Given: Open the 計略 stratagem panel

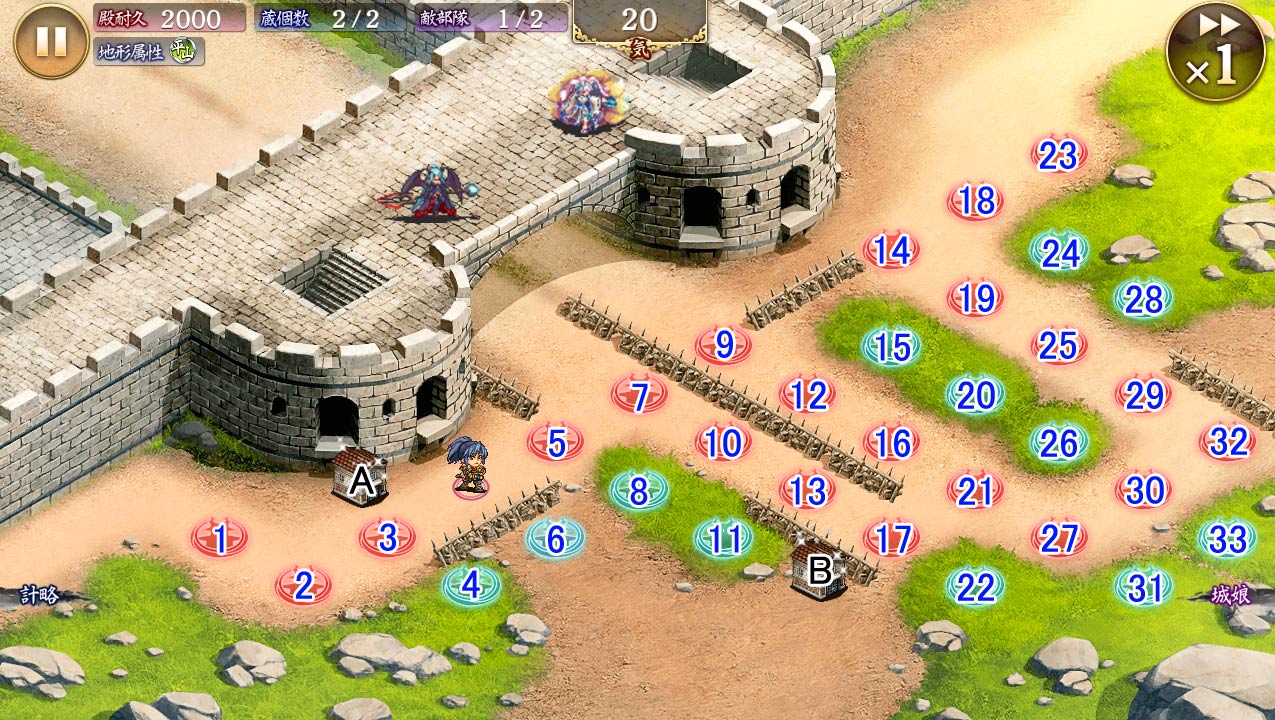Looking at the screenshot, I should pyautogui.click(x=36, y=597).
